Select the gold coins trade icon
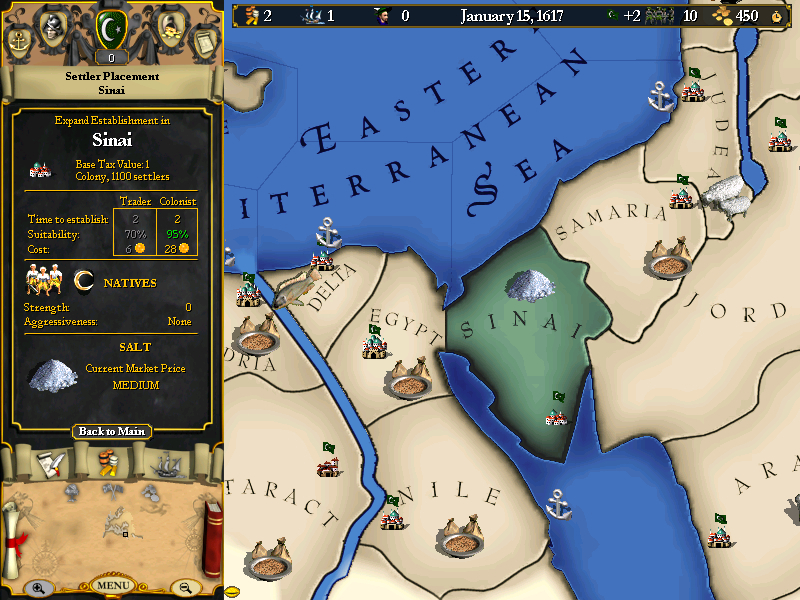This screenshot has height=600, width=800. point(108,464)
